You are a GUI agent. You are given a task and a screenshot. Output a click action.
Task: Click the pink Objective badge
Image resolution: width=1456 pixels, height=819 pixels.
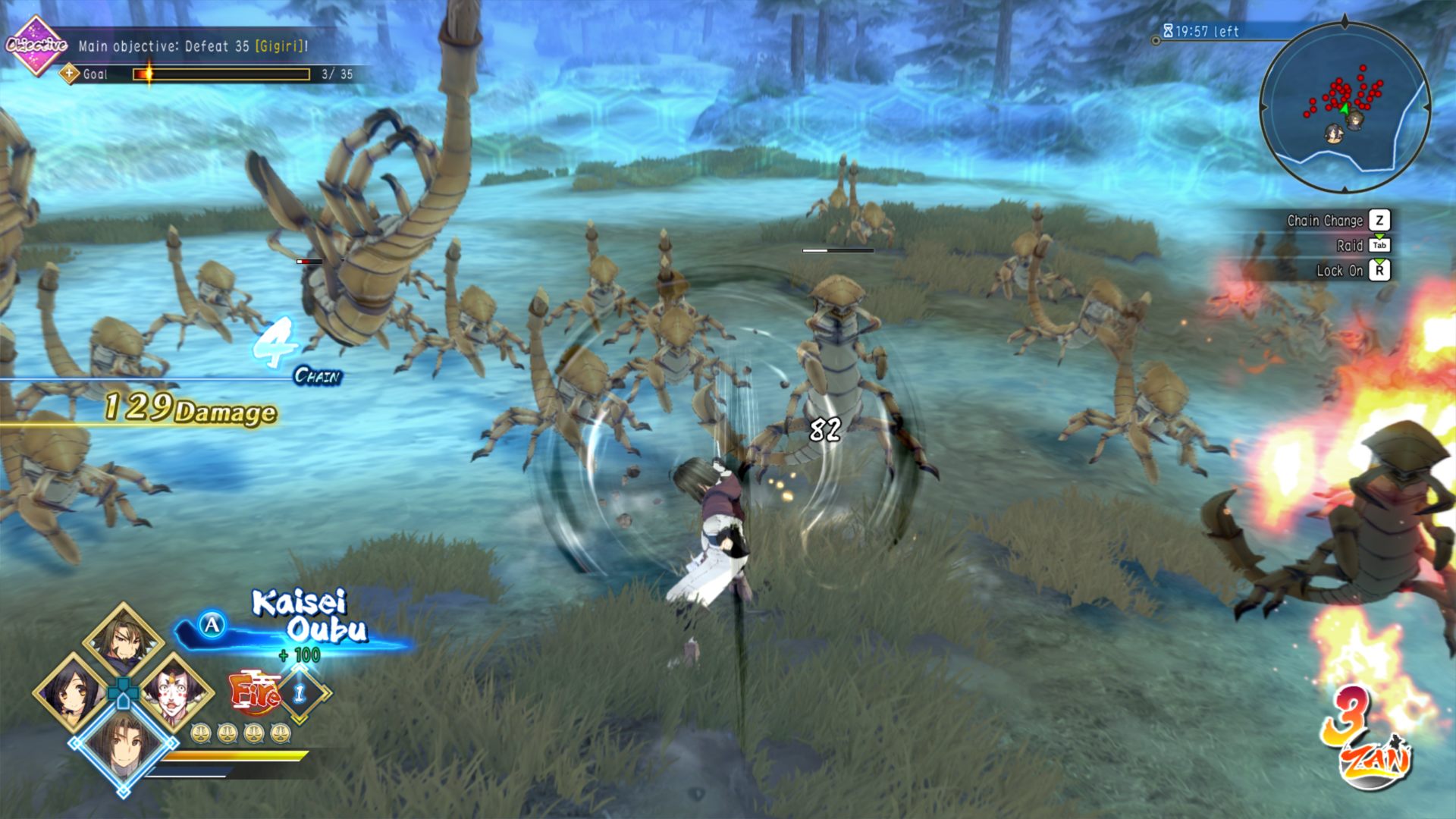click(36, 45)
